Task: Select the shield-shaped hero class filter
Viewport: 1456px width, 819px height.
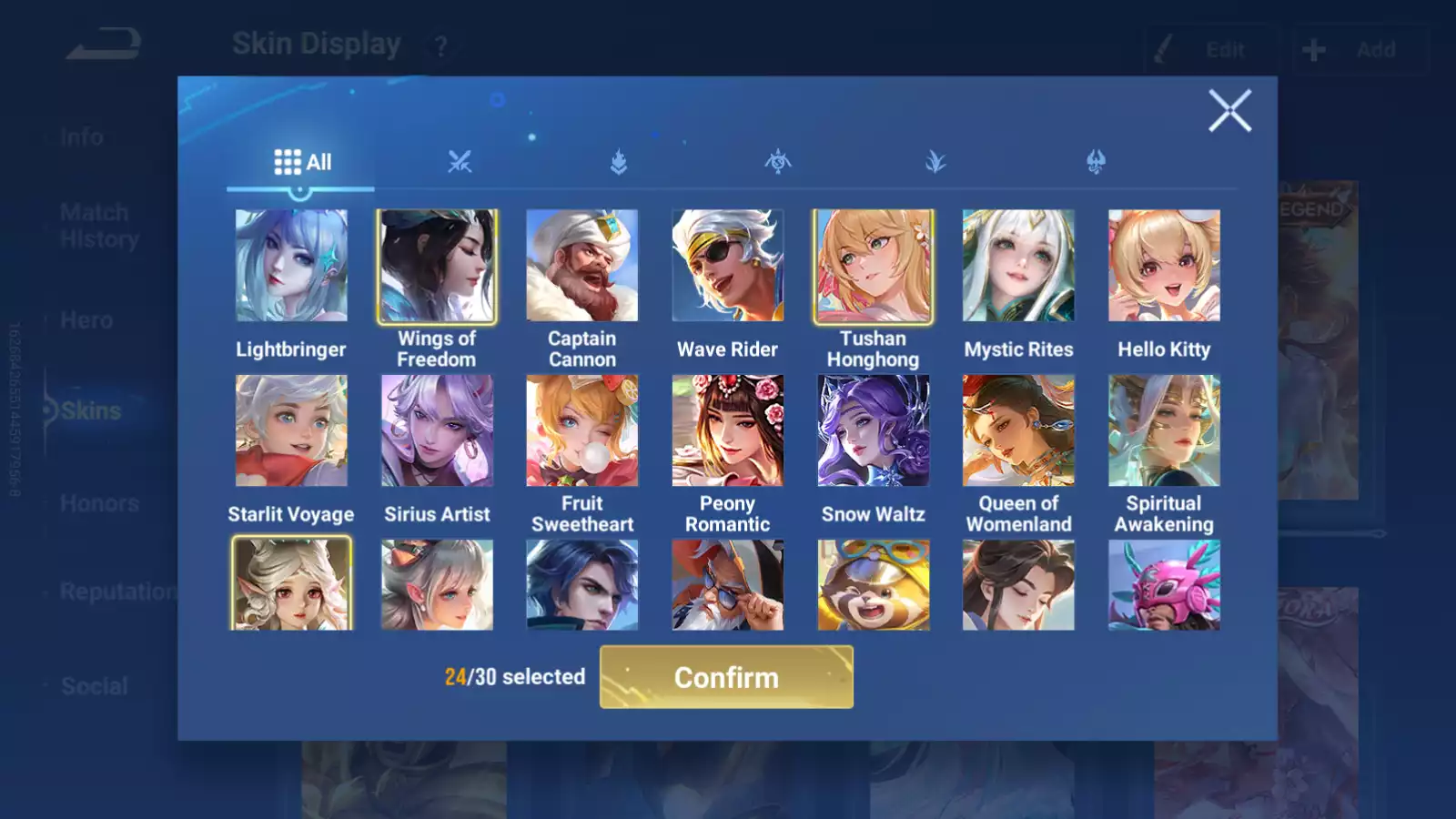Action: [x=619, y=163]
